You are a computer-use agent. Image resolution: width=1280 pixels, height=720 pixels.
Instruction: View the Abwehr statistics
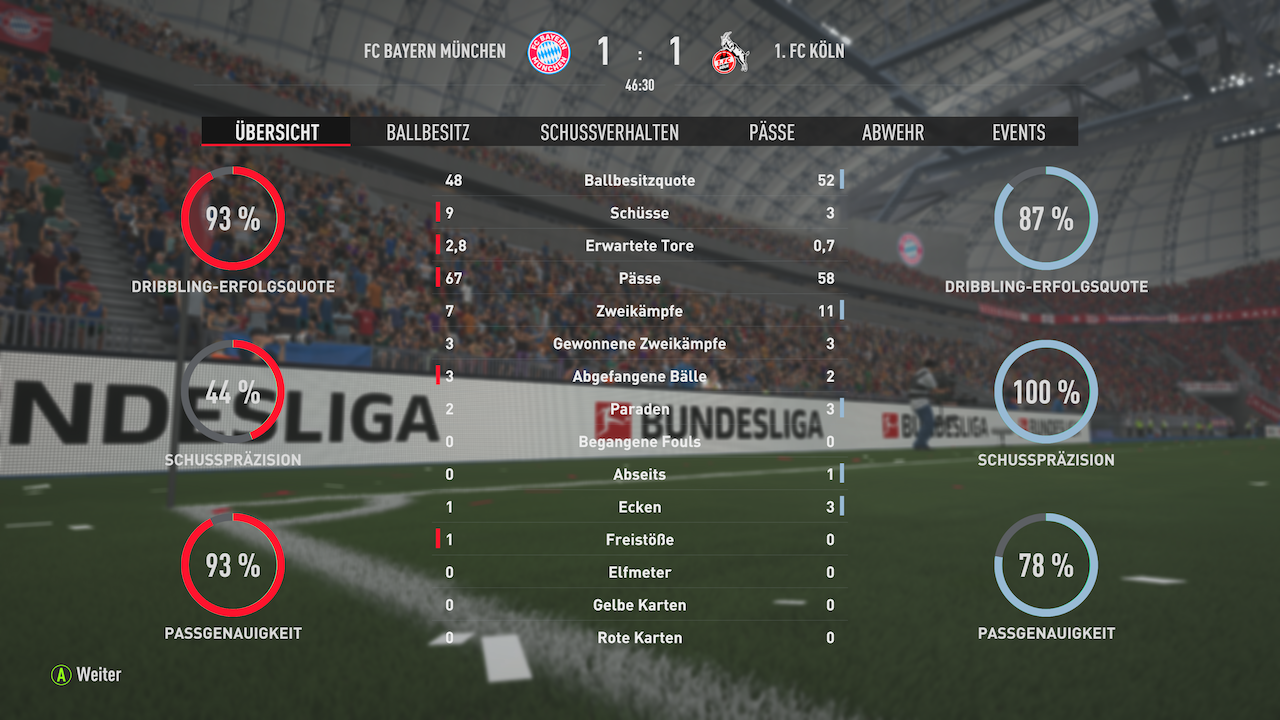click(x=891, y=132)
